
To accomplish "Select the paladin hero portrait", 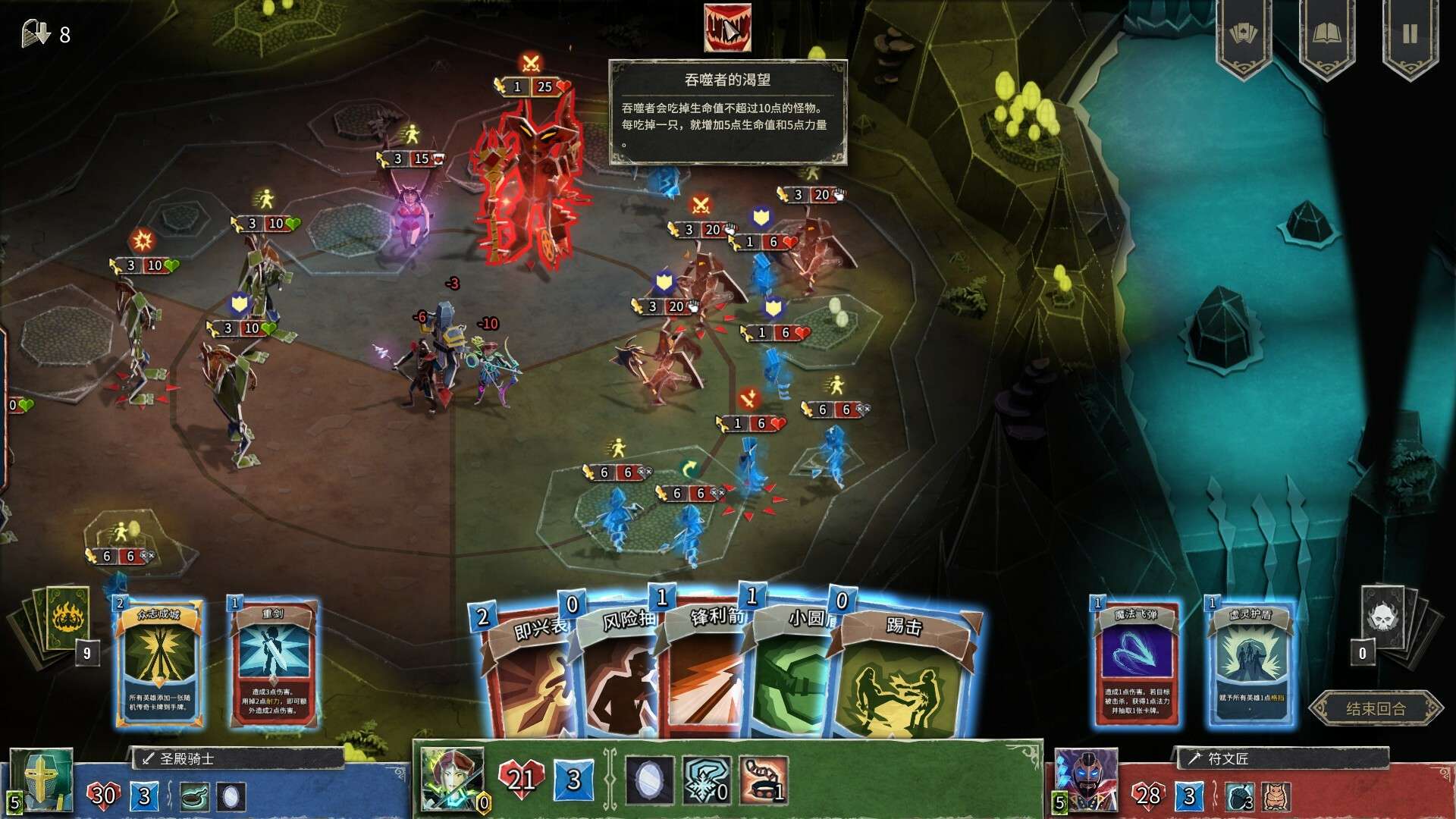I will click(x=41, y=780).
